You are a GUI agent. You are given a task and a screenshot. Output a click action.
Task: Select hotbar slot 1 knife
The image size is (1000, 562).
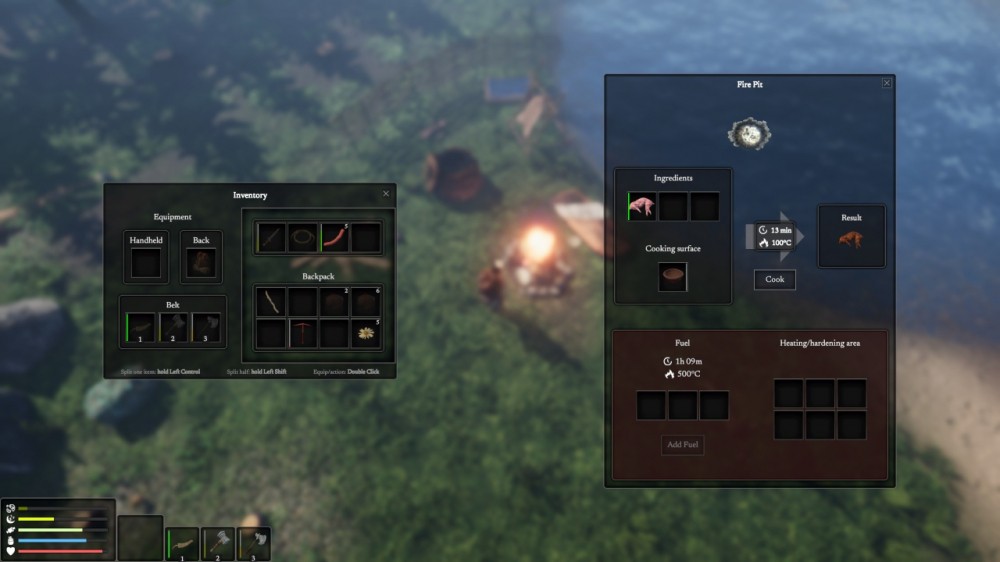click(182, 544)
